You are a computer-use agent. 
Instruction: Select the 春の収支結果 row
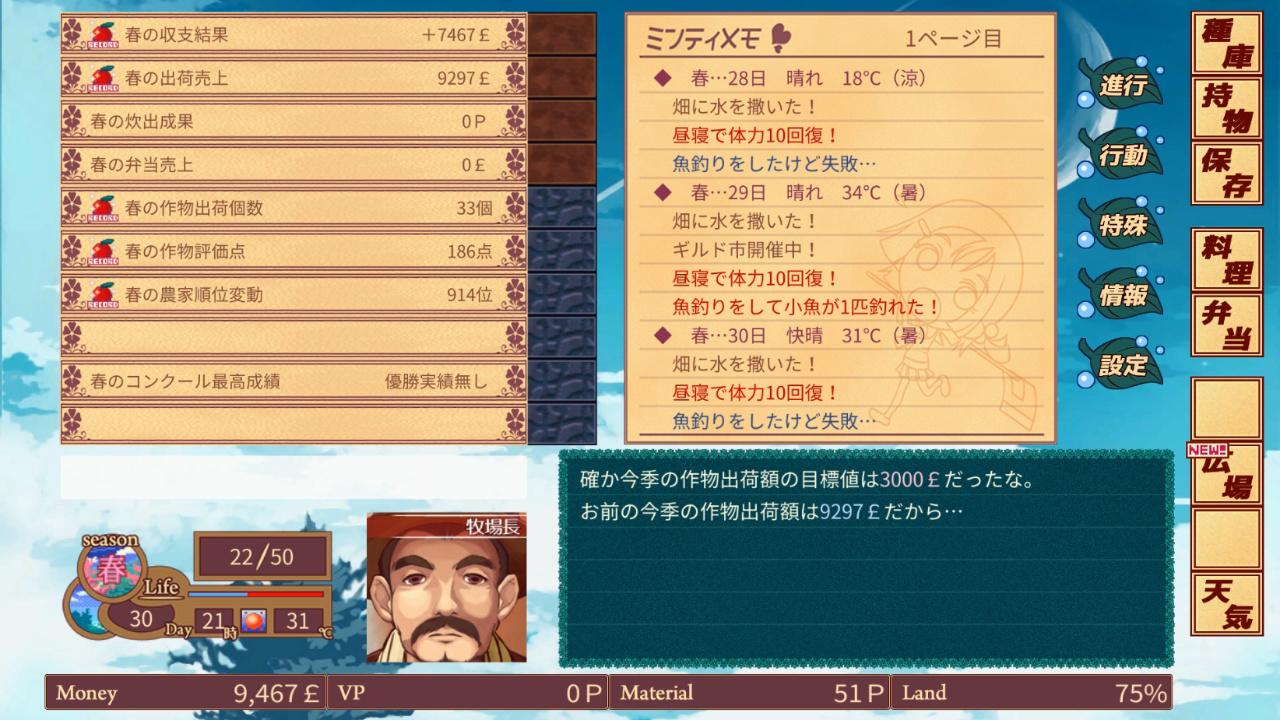[293, 34]
